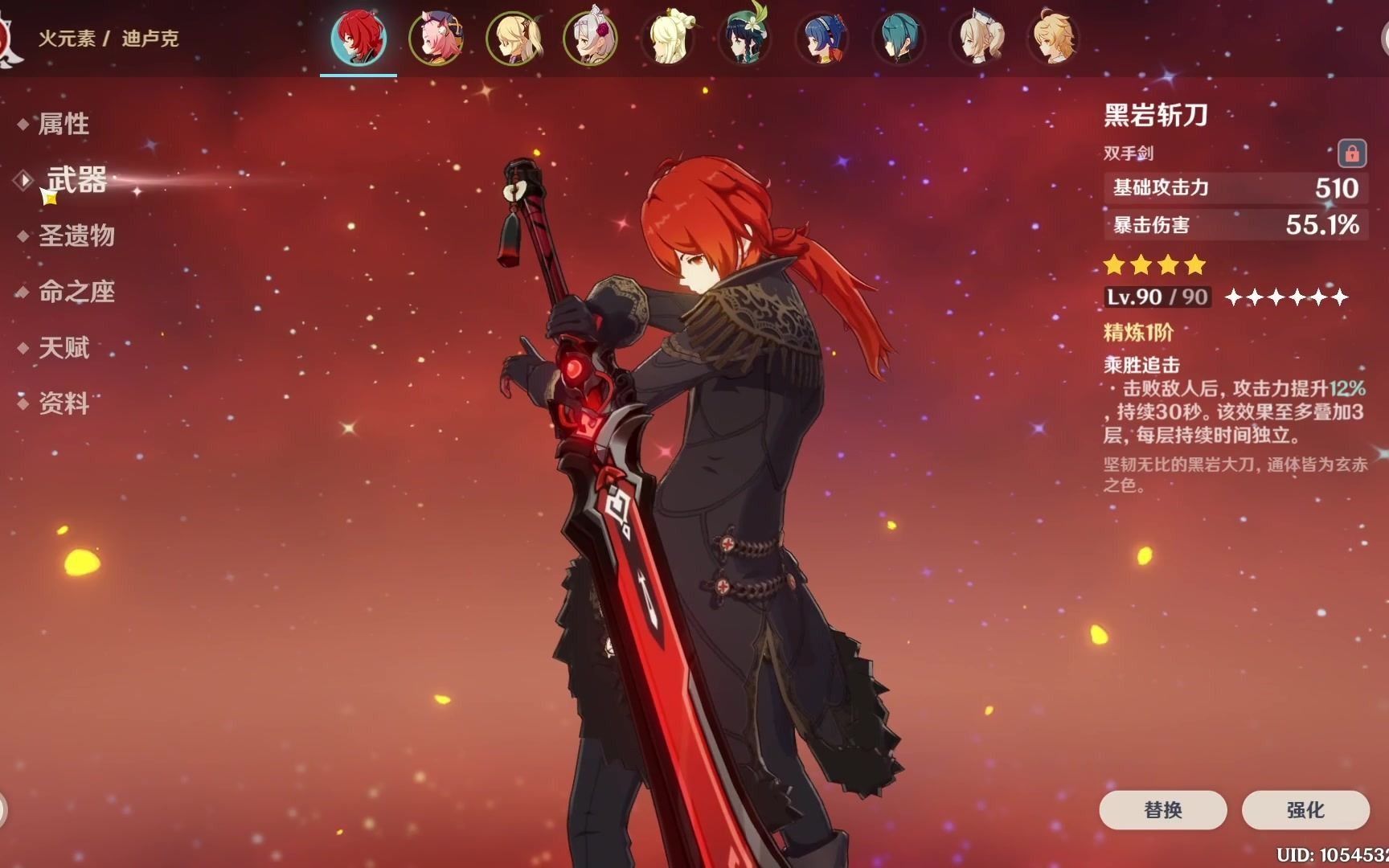Select the 武器 weapon menu entry
This screenshot has width=1389, height=868.
[x=76, y=180]
